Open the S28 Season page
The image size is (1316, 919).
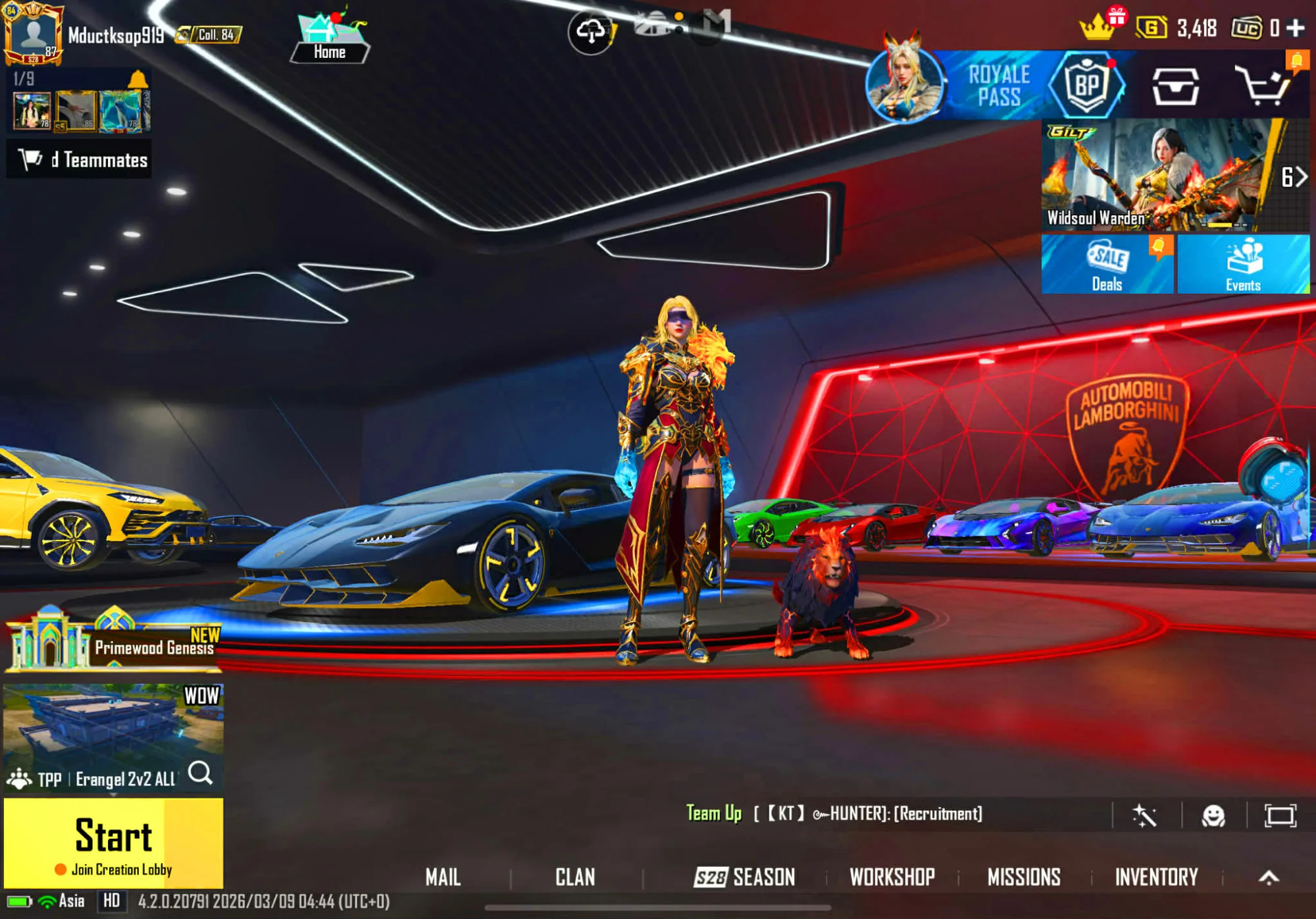tap(744, 877)
